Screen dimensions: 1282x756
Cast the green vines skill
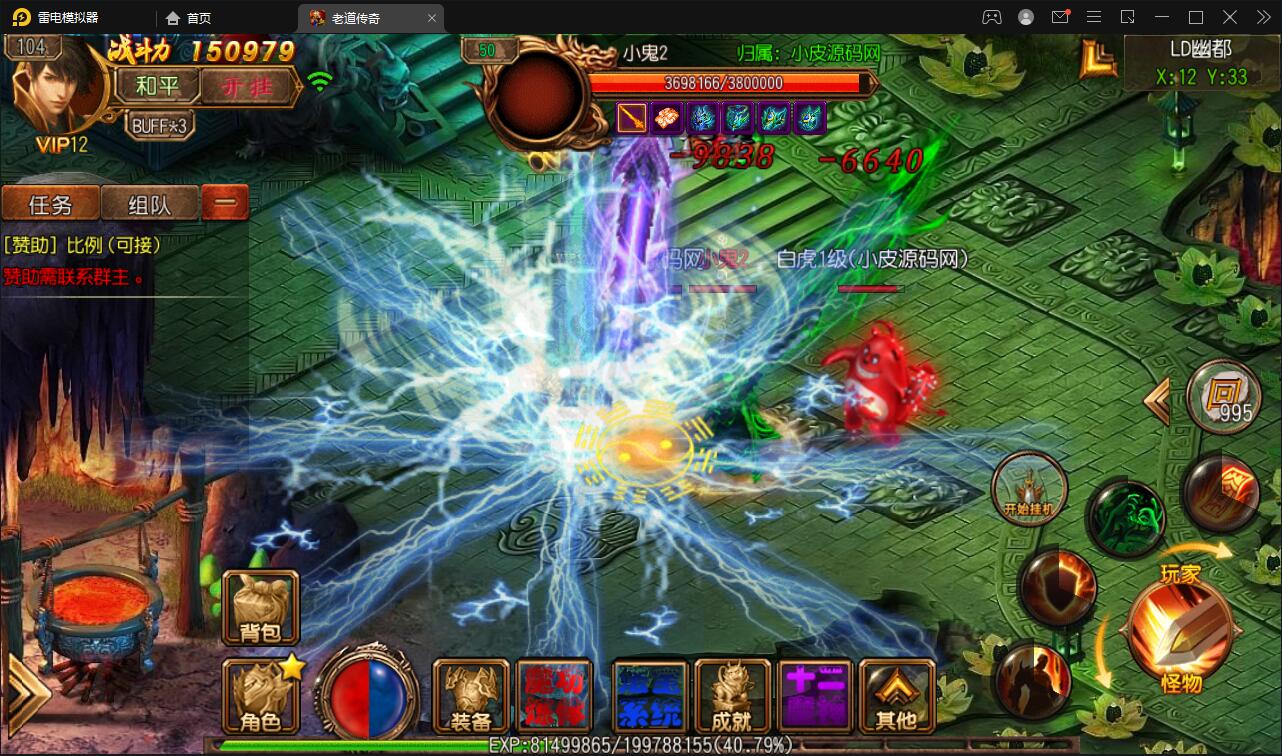1124,517
